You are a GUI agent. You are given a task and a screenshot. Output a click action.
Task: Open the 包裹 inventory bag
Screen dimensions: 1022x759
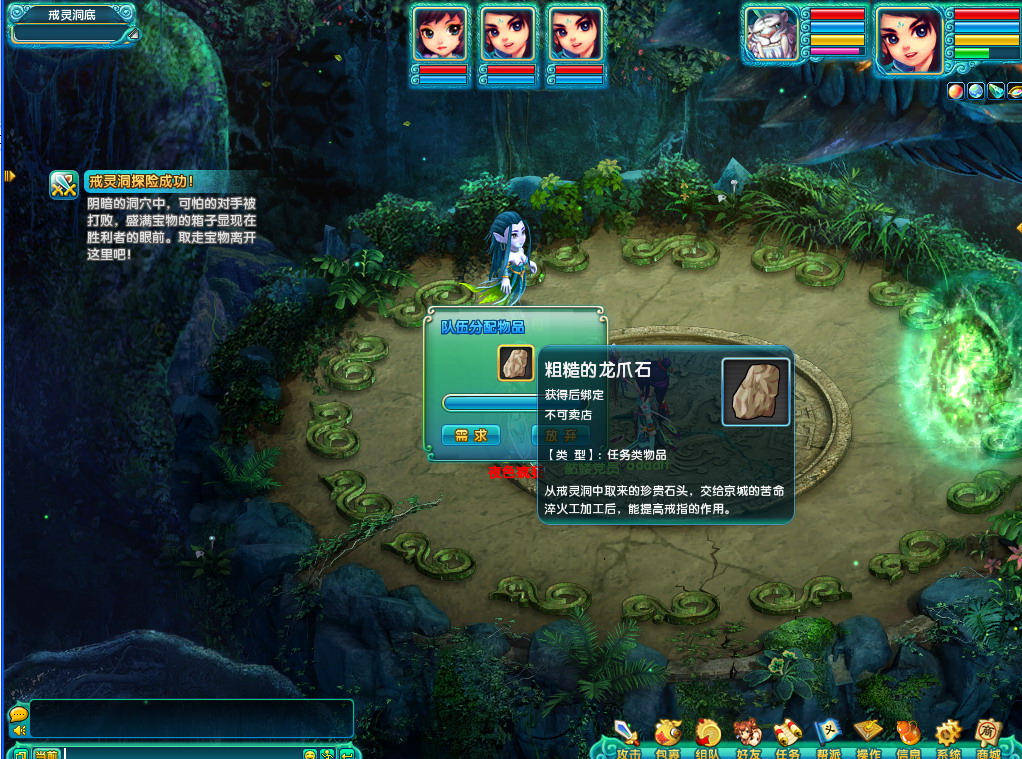667,735
